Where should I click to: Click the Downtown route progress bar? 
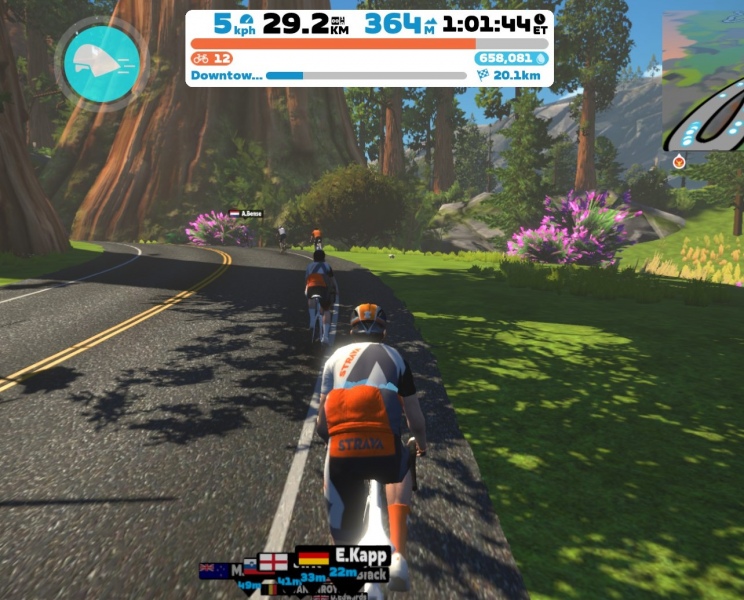coord(366,75)
